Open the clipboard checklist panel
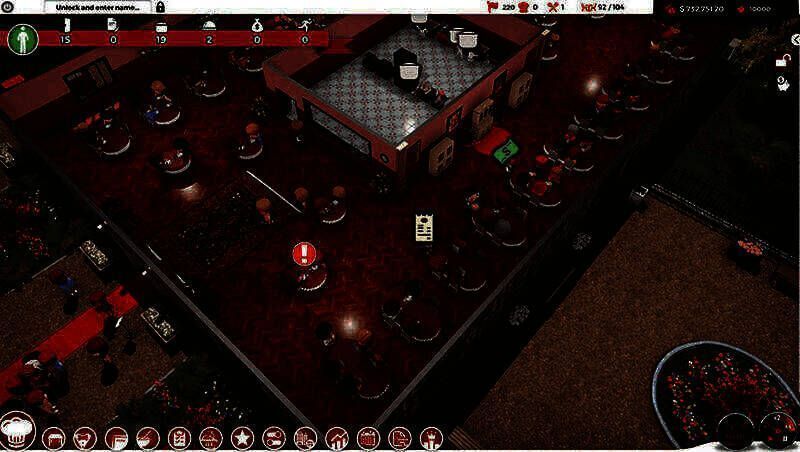 pos(180,437)
